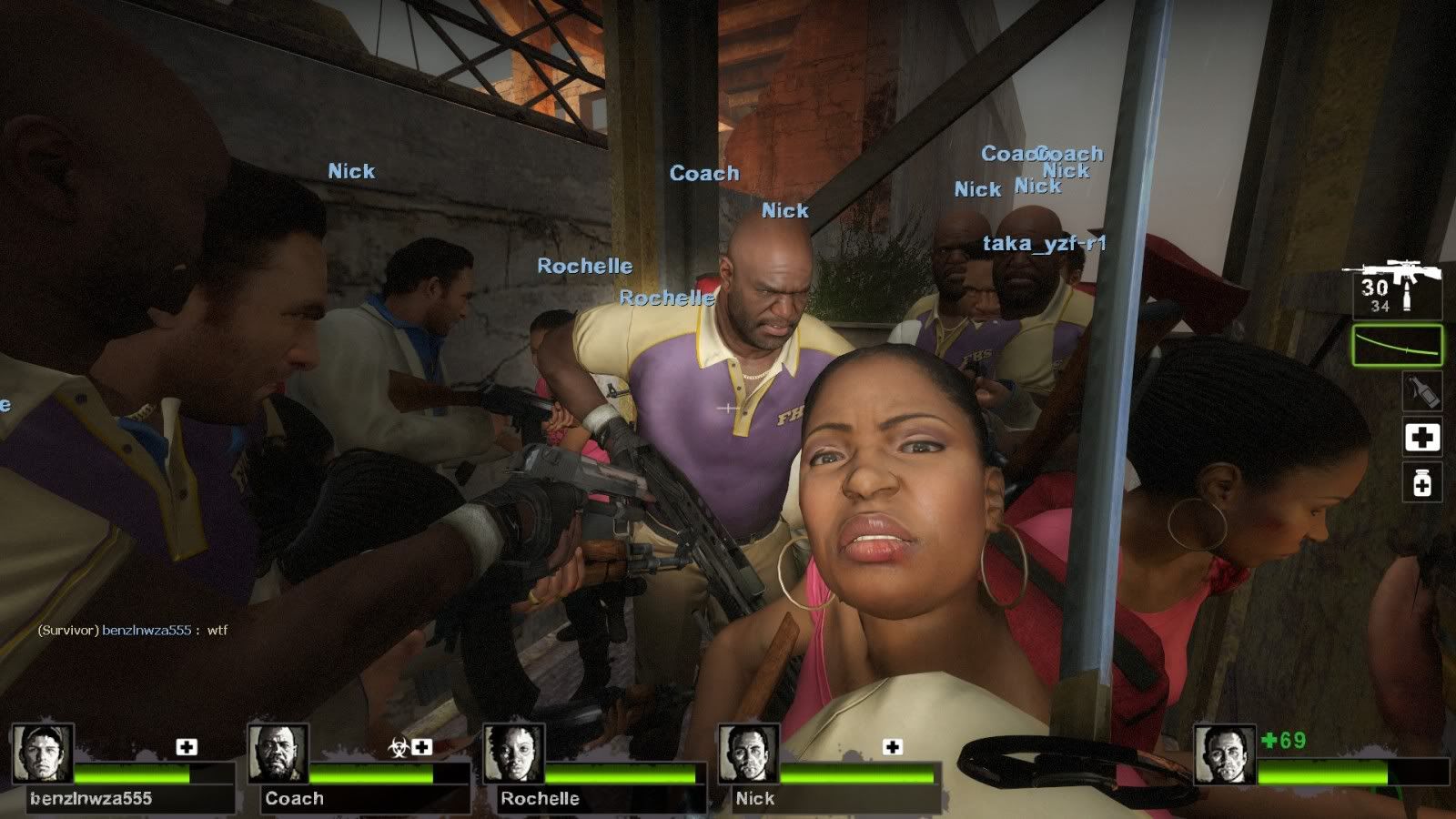The image size is (1456, 819).
Task: Click your own survivor portrait beside +69
Action: (x=1224, y=755)
